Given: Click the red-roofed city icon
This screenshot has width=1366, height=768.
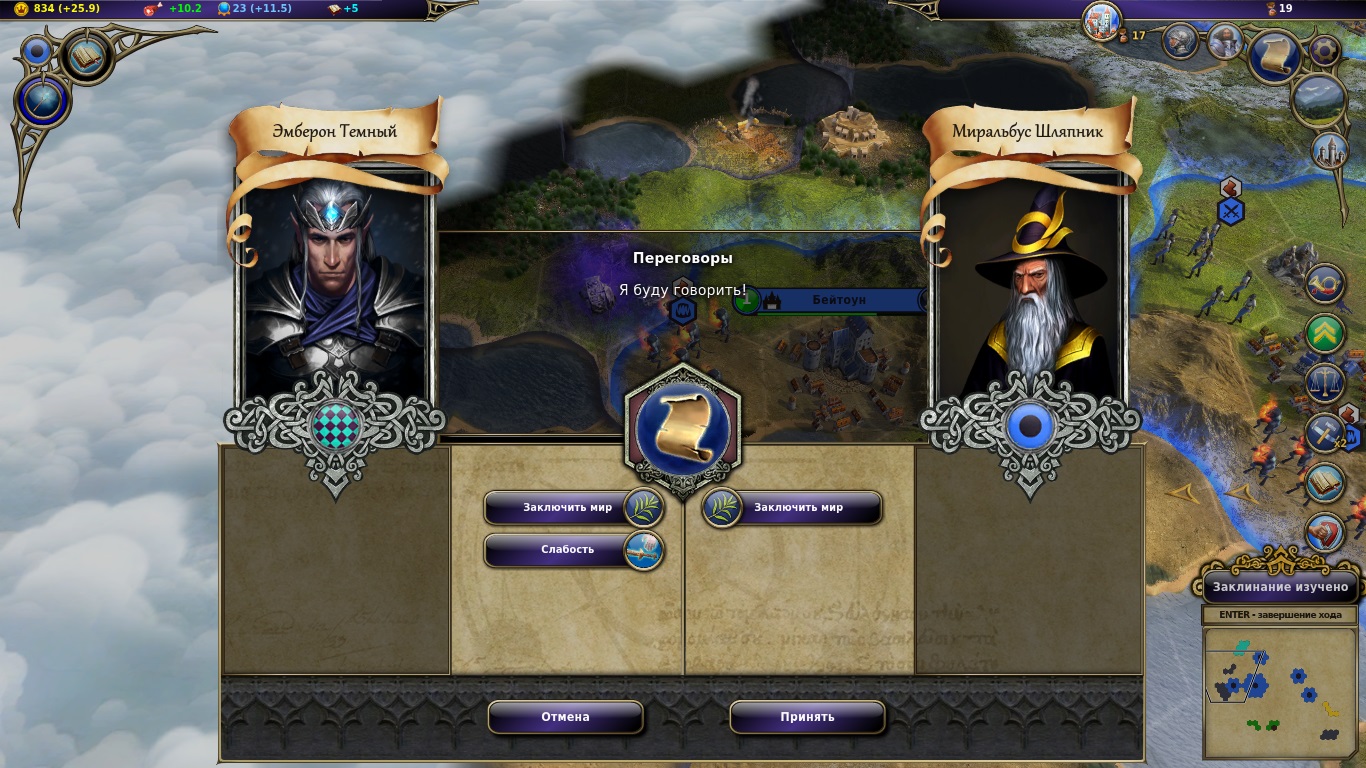Looking at the screenshot, I should 1102,20.
